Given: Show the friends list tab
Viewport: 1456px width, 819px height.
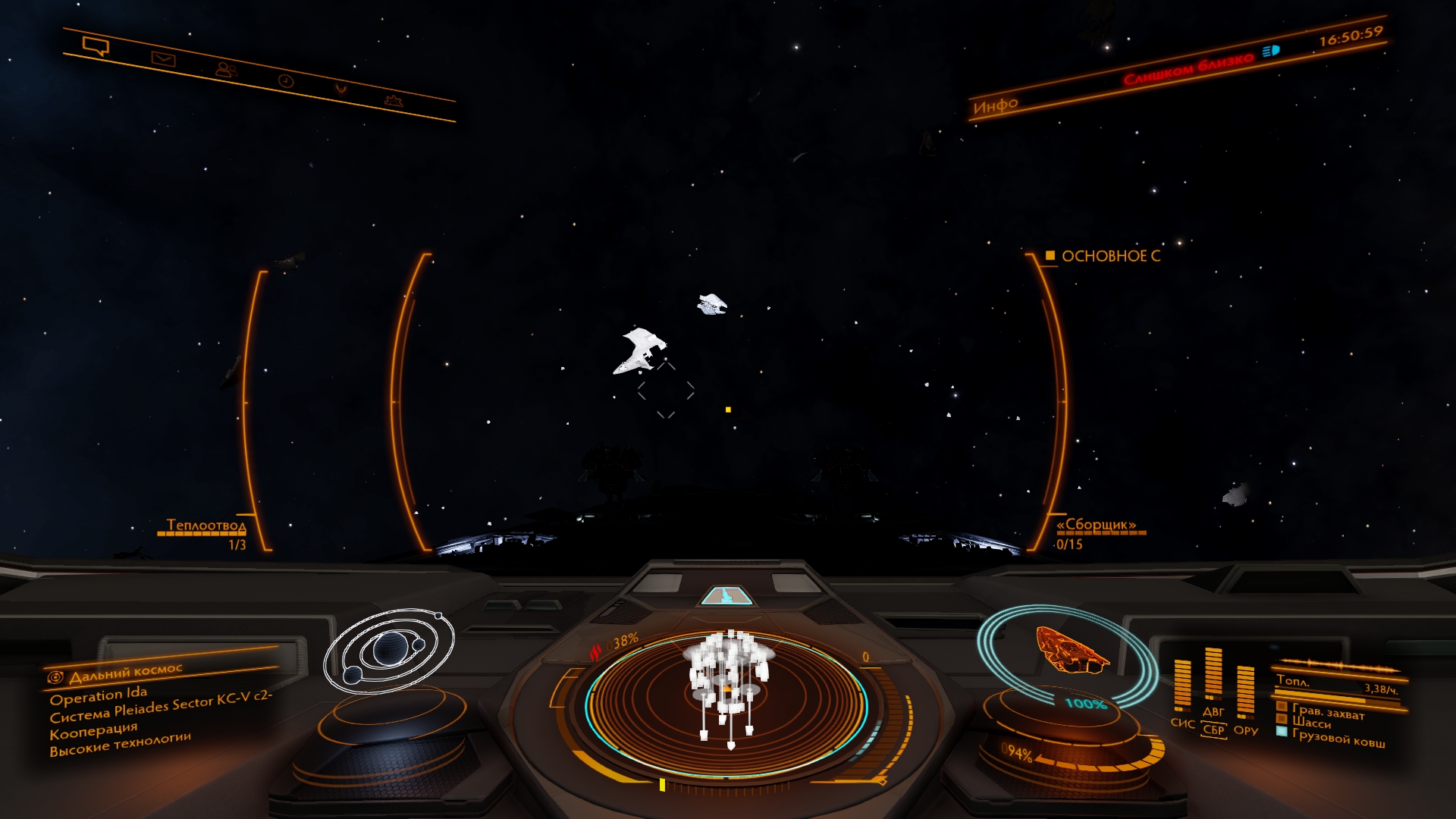Looking at the screenshot, I should 225,70.
